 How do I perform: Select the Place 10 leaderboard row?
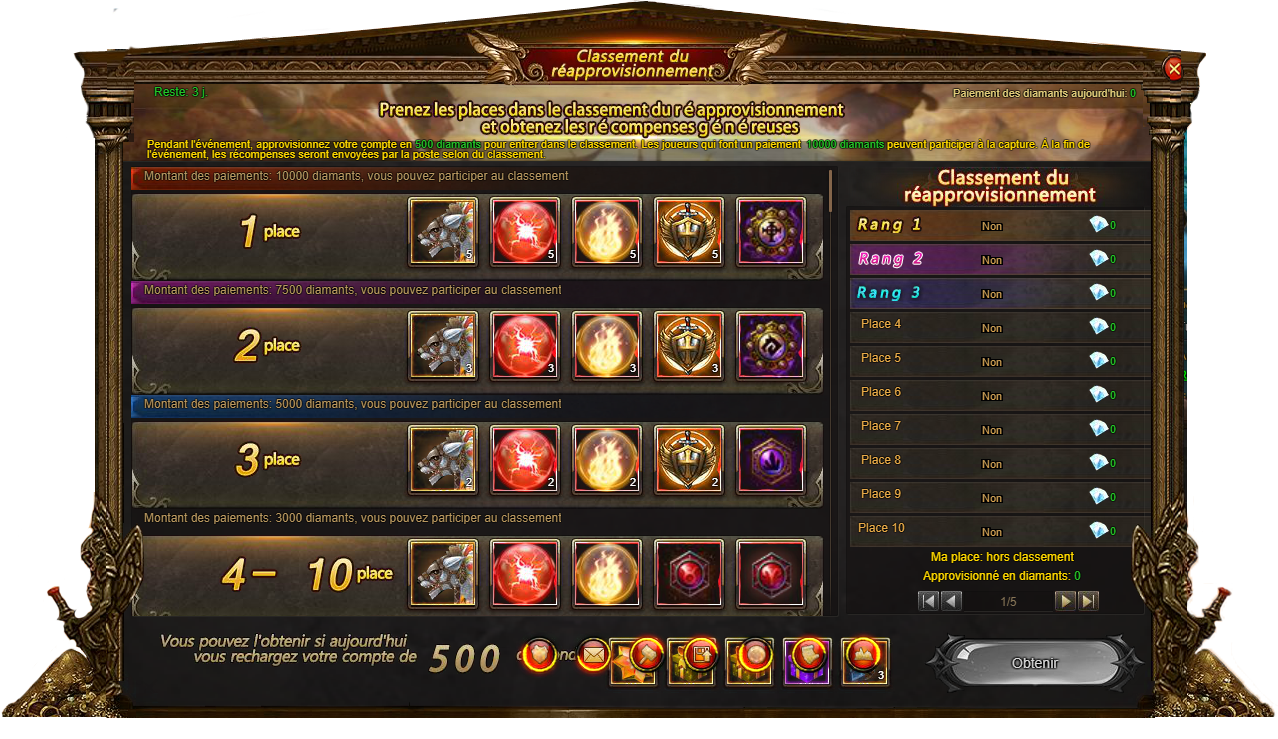[x=998, y=530]
